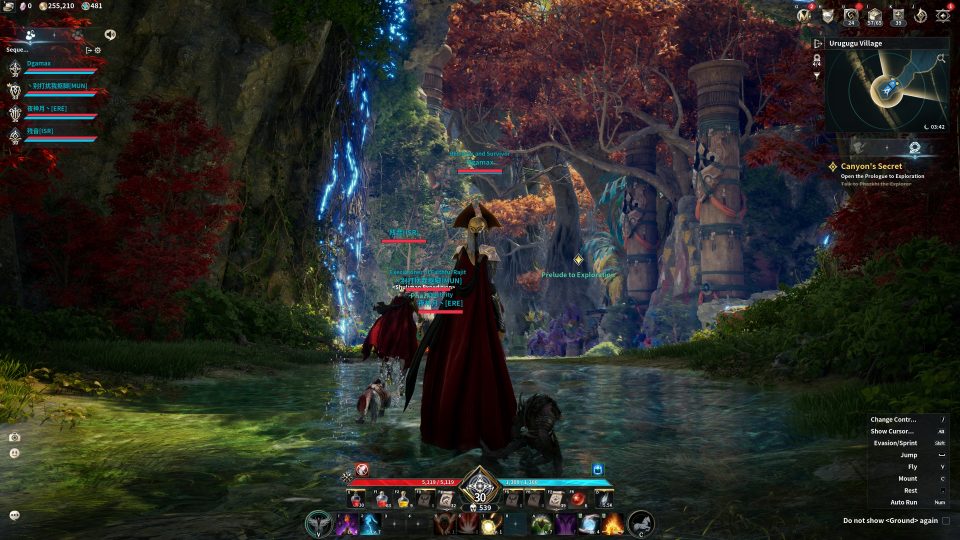Click the horse mount button

pyautogui.click(x=641, y=522)
